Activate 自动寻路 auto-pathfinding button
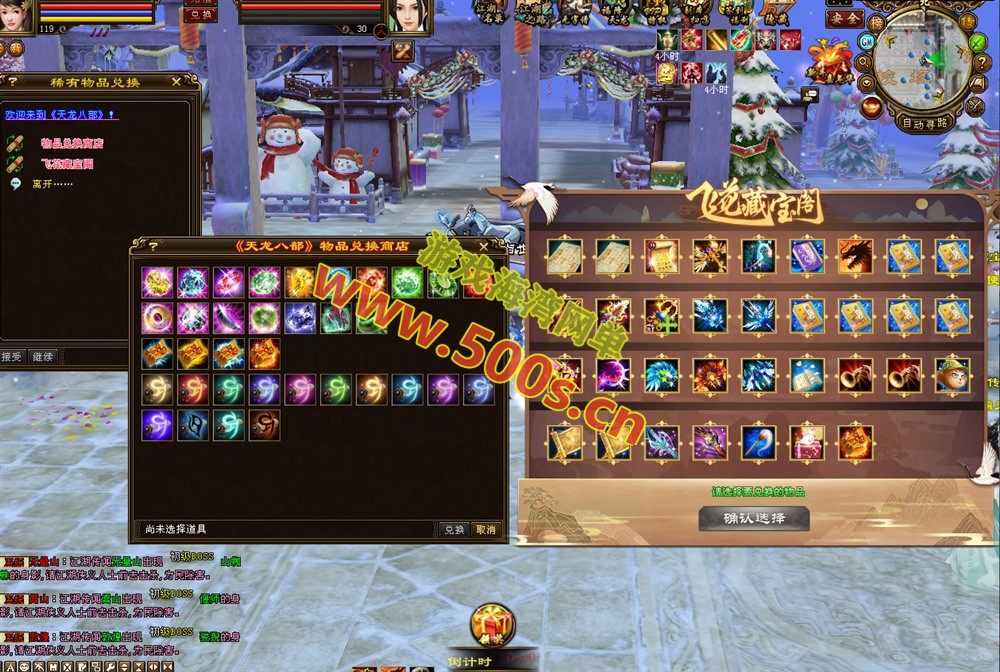 [925, 125]
